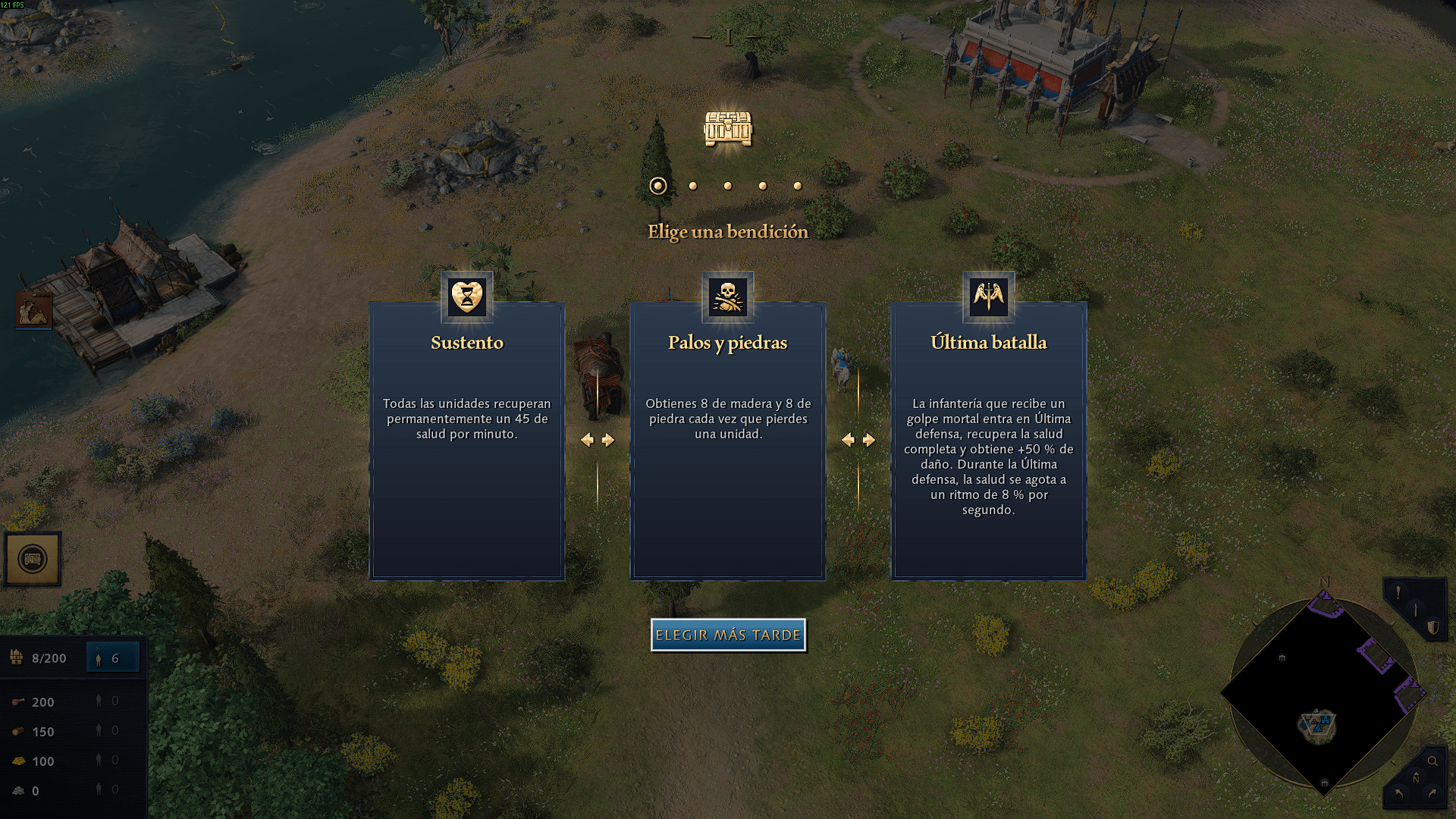The image size is (1456, 819).
Task: Toggle the sword filter beside the minimap
Action: tap(1415, 610)
